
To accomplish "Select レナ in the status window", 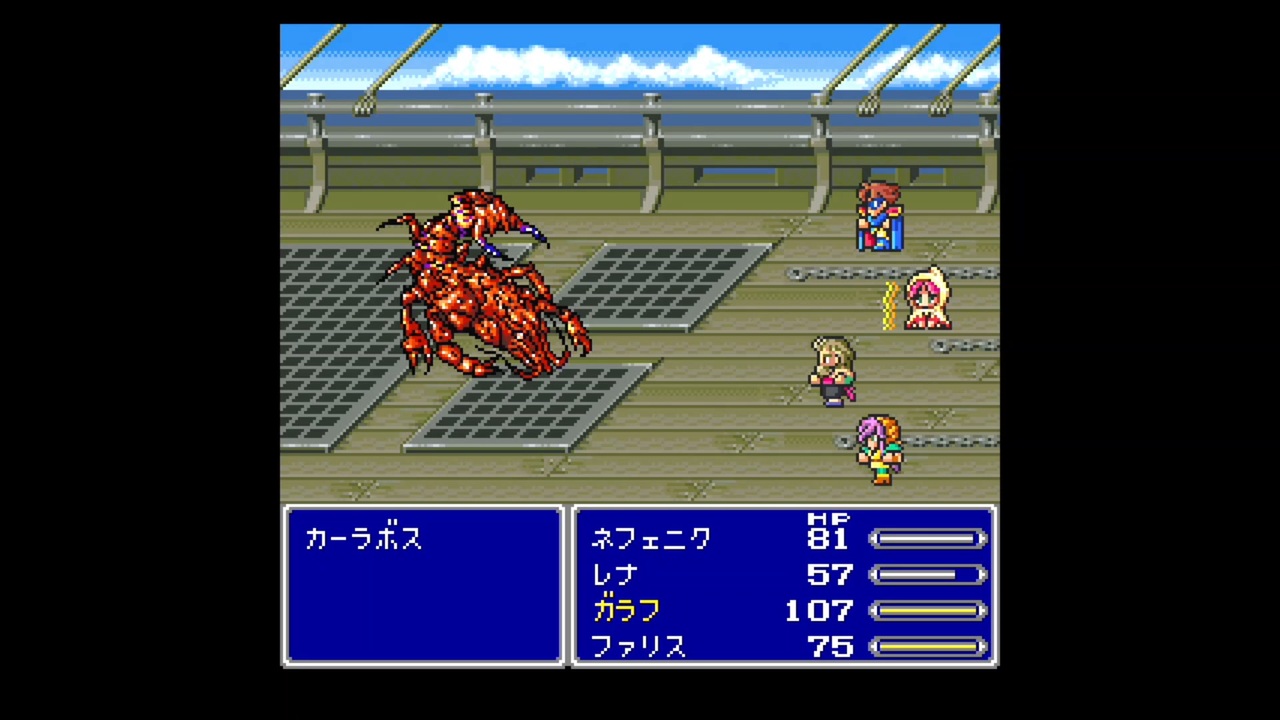I will pyautogui.click(x=614, y=575).
